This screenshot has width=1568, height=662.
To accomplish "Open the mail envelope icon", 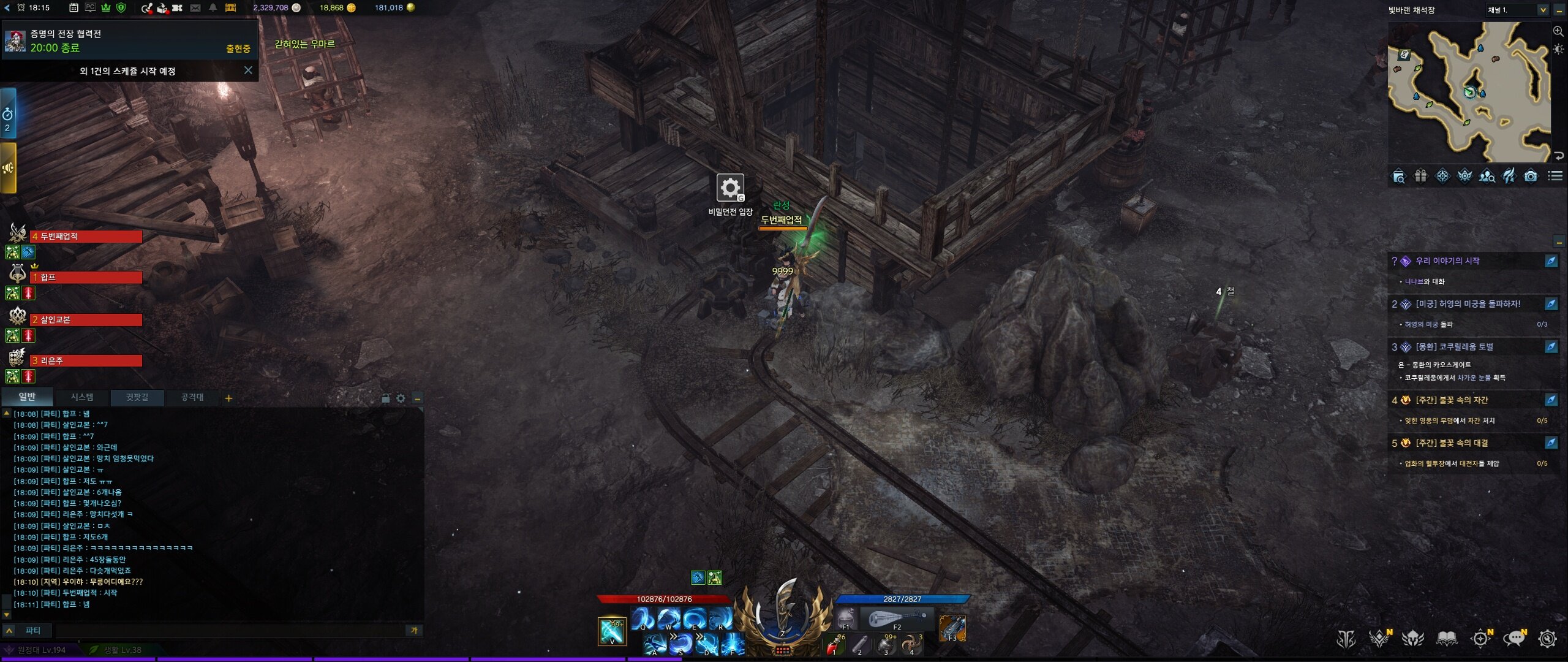I will tap(195, 8).
